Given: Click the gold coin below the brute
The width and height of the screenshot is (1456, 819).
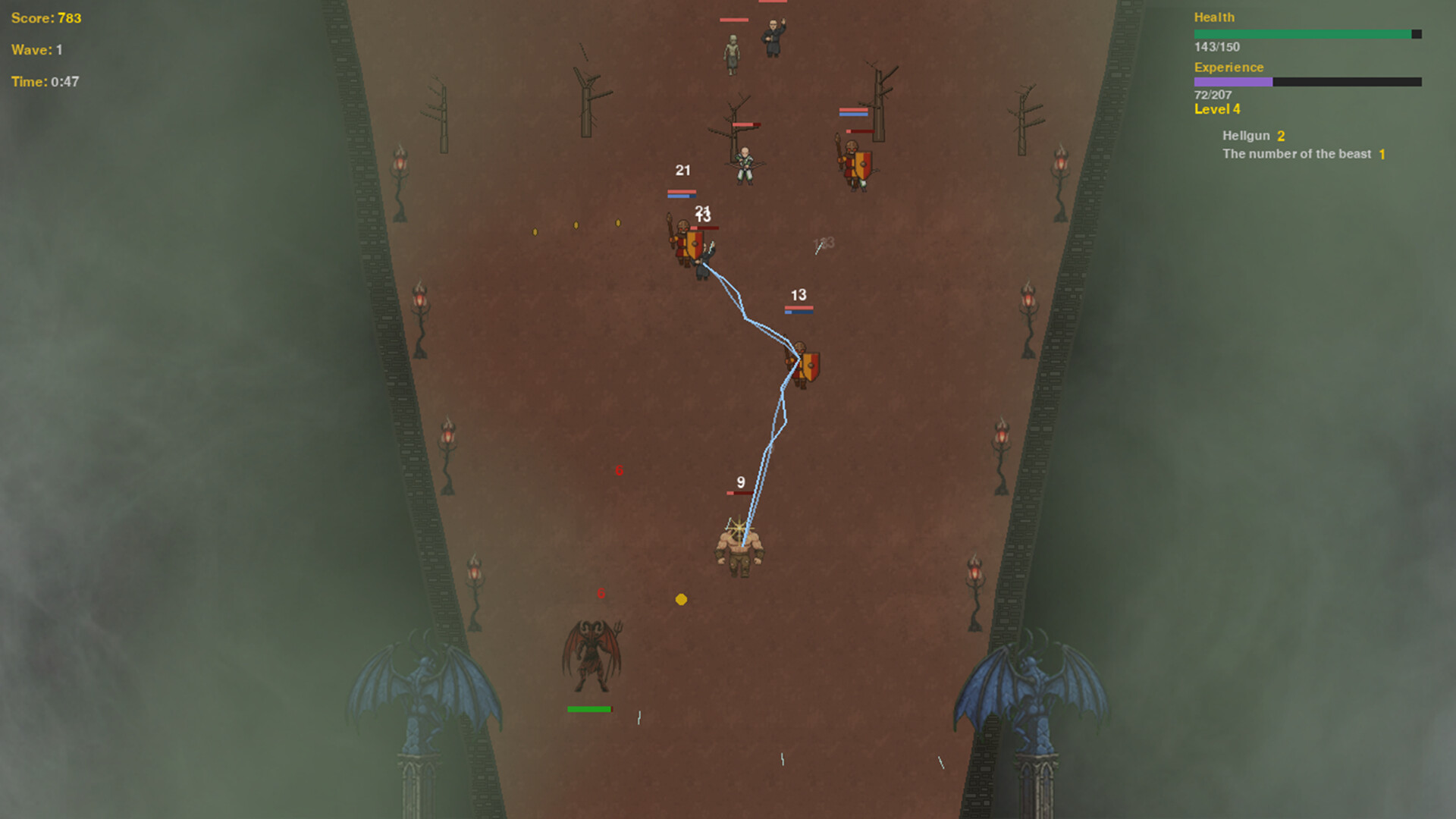Looking at the screenshot, I should coord(681,599).
